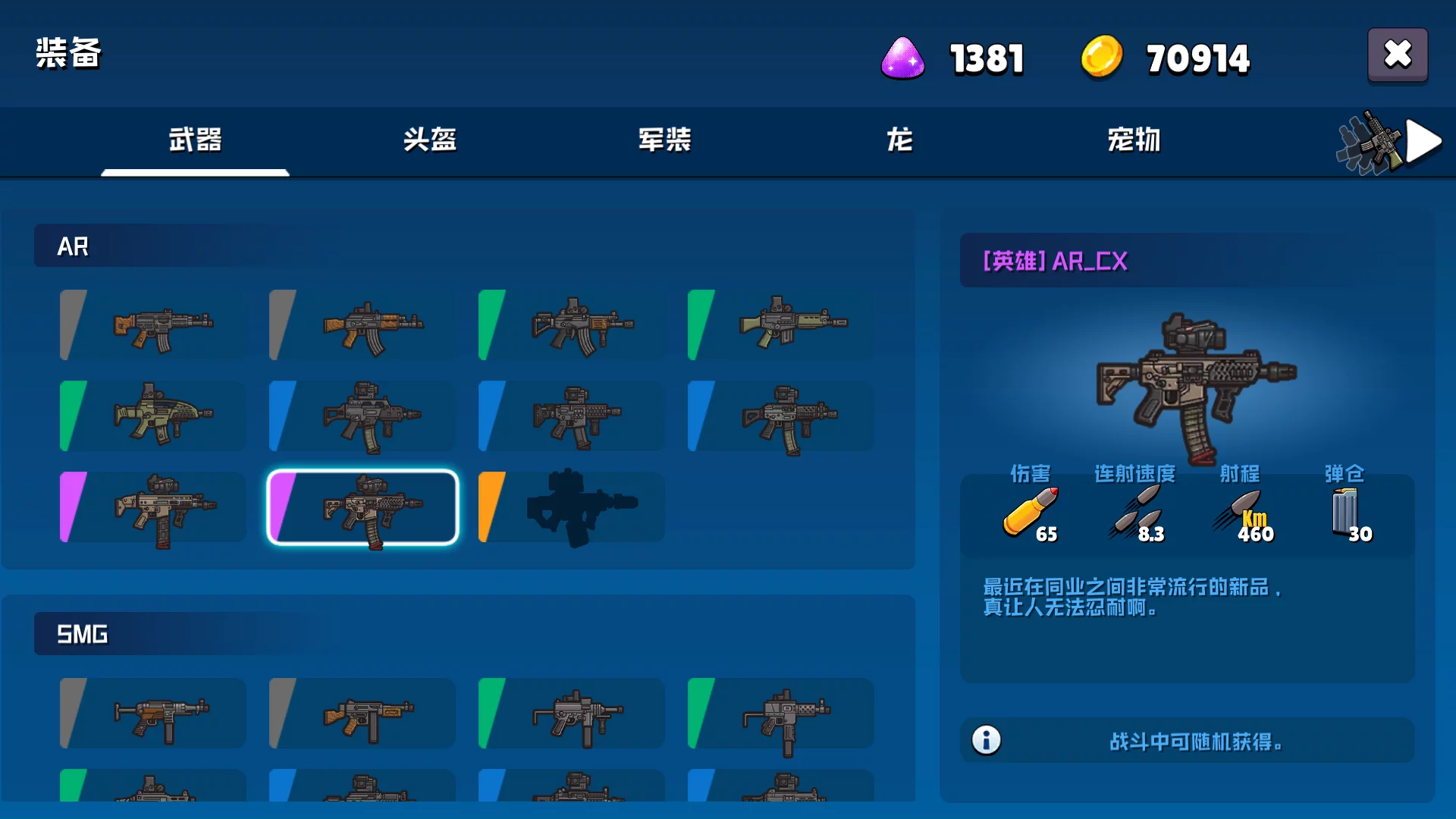Select the orange locked silhouette weapon in AR section
The height and width of the screenshot is (819, 1456).
[x=571, y=507]
